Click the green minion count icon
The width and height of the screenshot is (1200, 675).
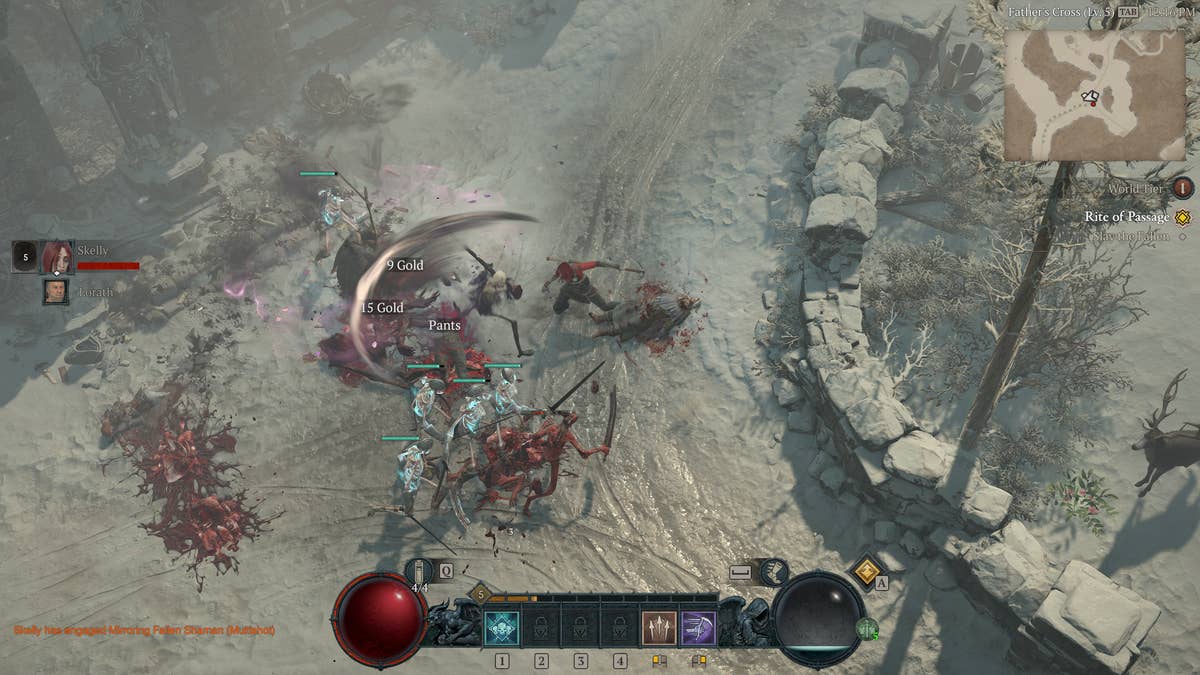point(867,630)
